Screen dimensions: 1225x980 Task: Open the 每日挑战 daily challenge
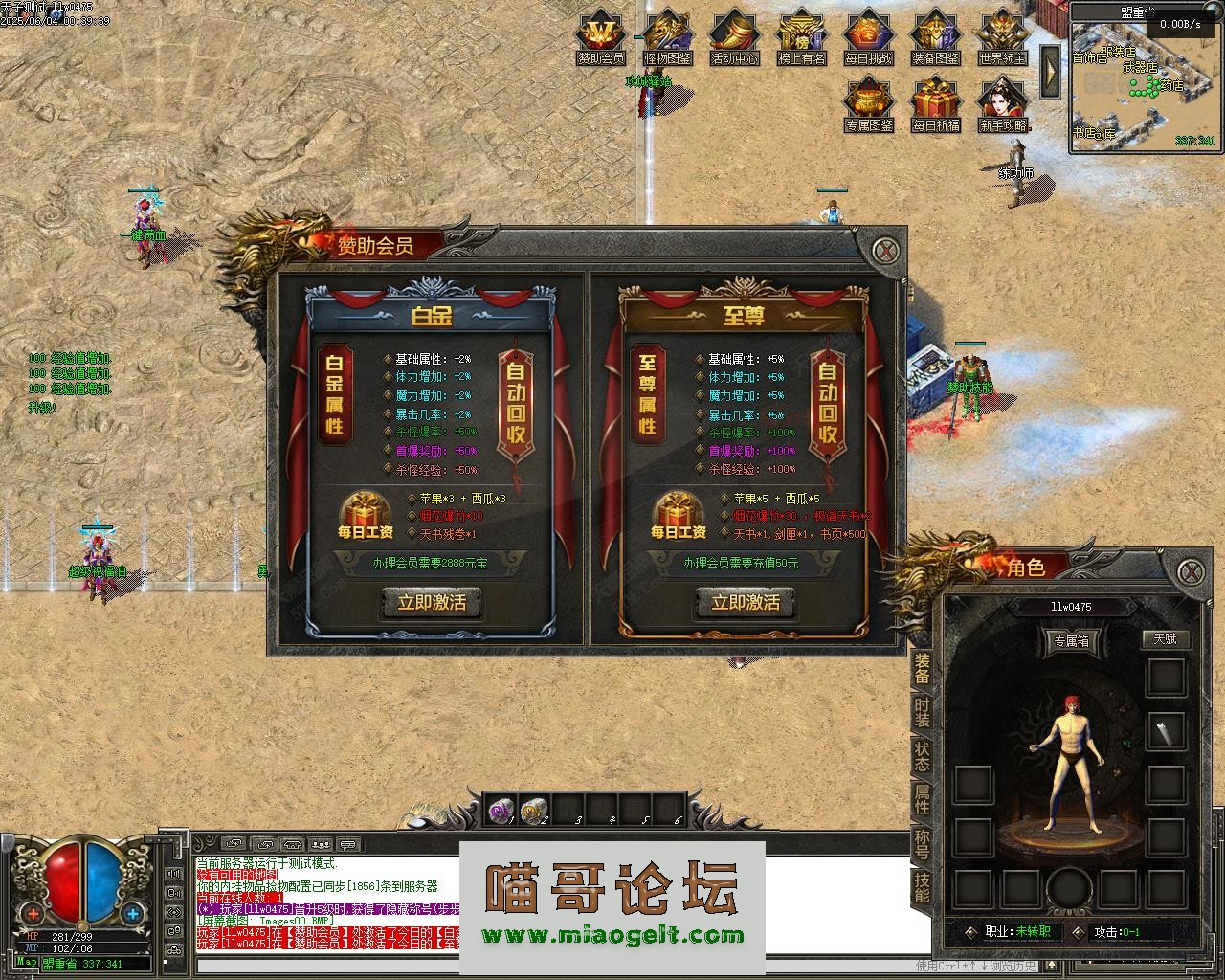point(868,39)
